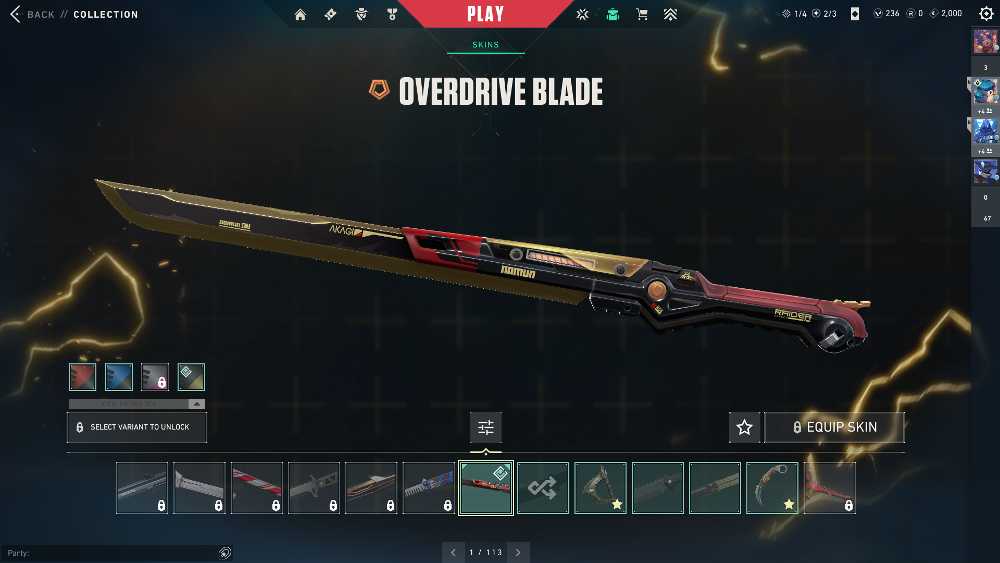Choose the locked grey variant swatch

pyautogui.click(x=154, y=376)
